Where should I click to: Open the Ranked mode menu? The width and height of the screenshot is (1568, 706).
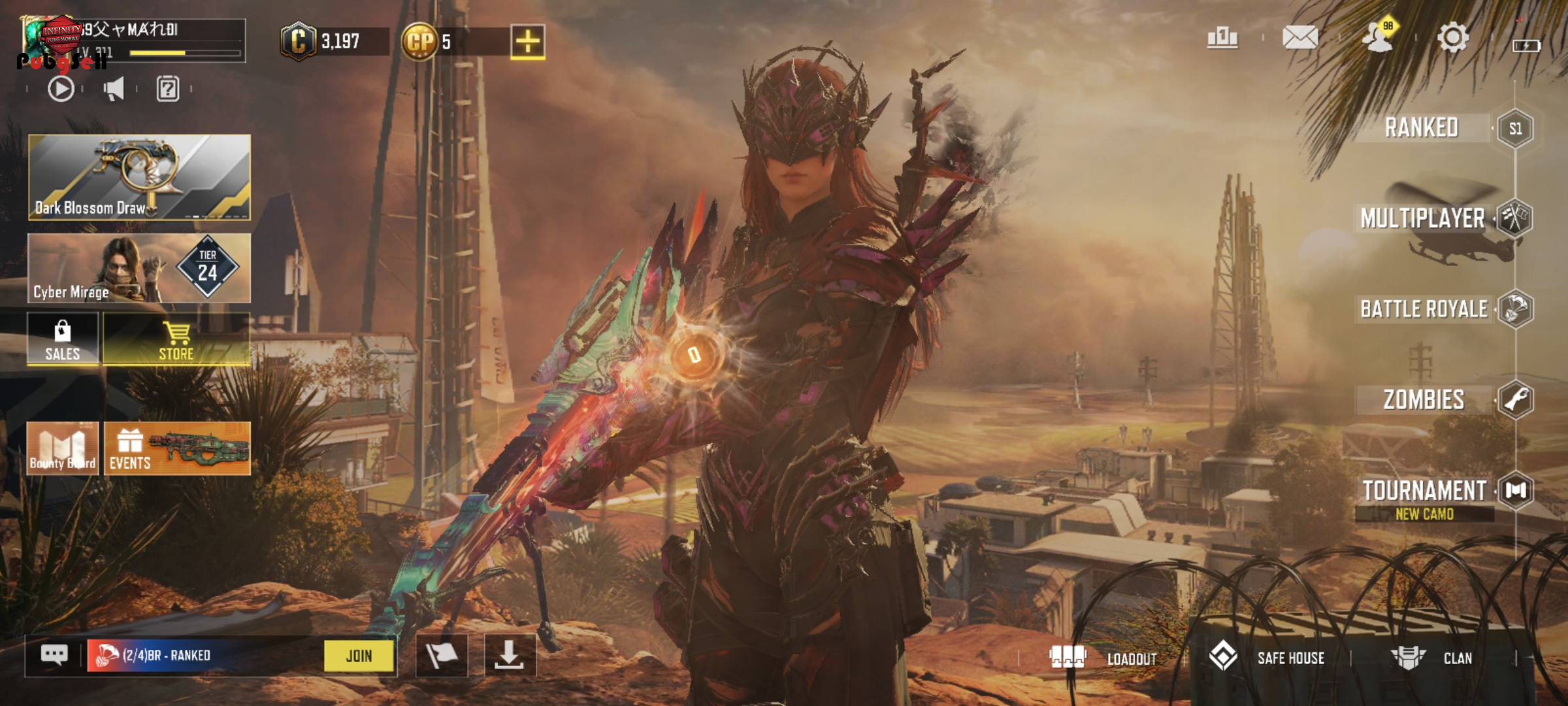coord(1423,128)
